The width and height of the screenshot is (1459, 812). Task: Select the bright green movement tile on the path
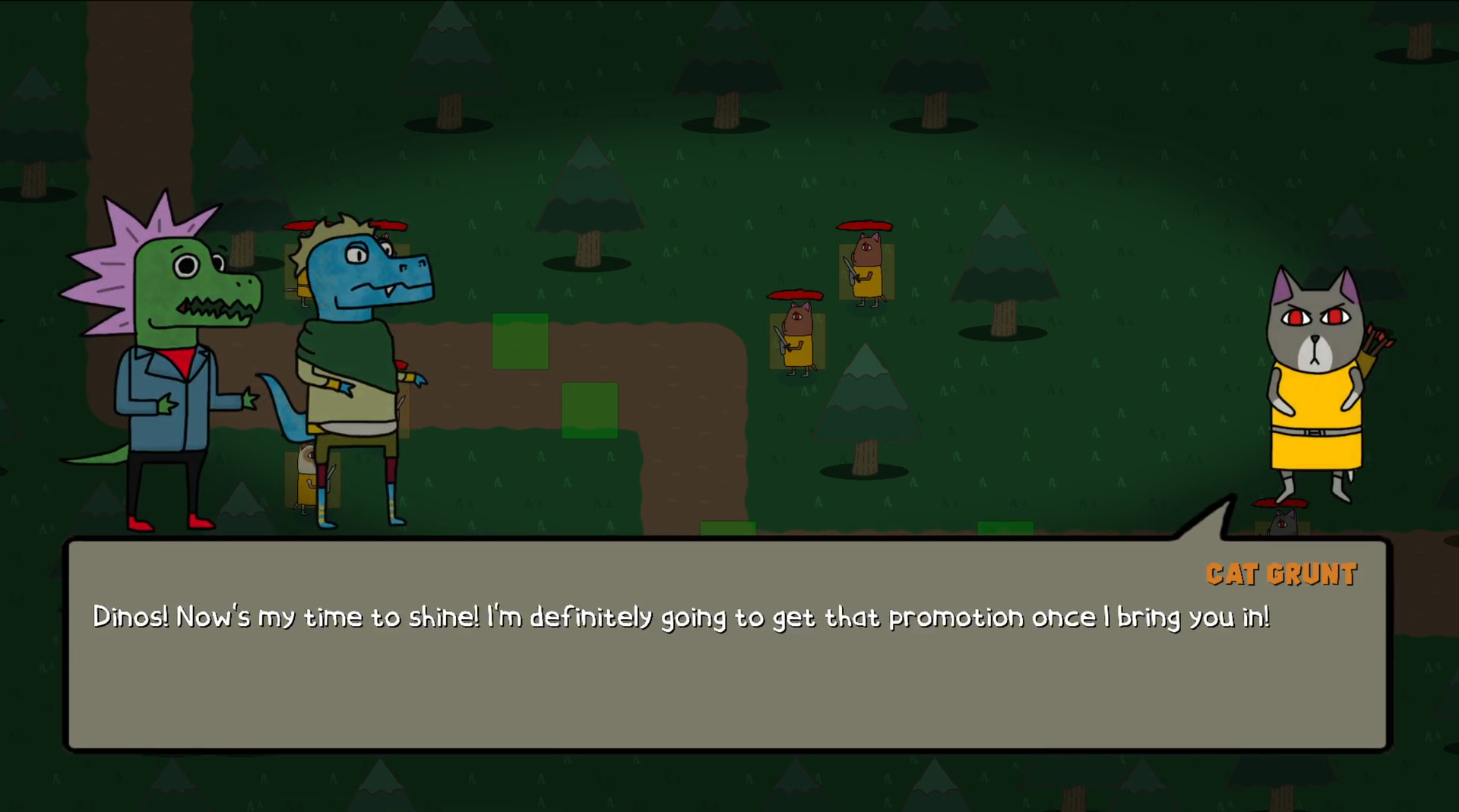[520, 341]
